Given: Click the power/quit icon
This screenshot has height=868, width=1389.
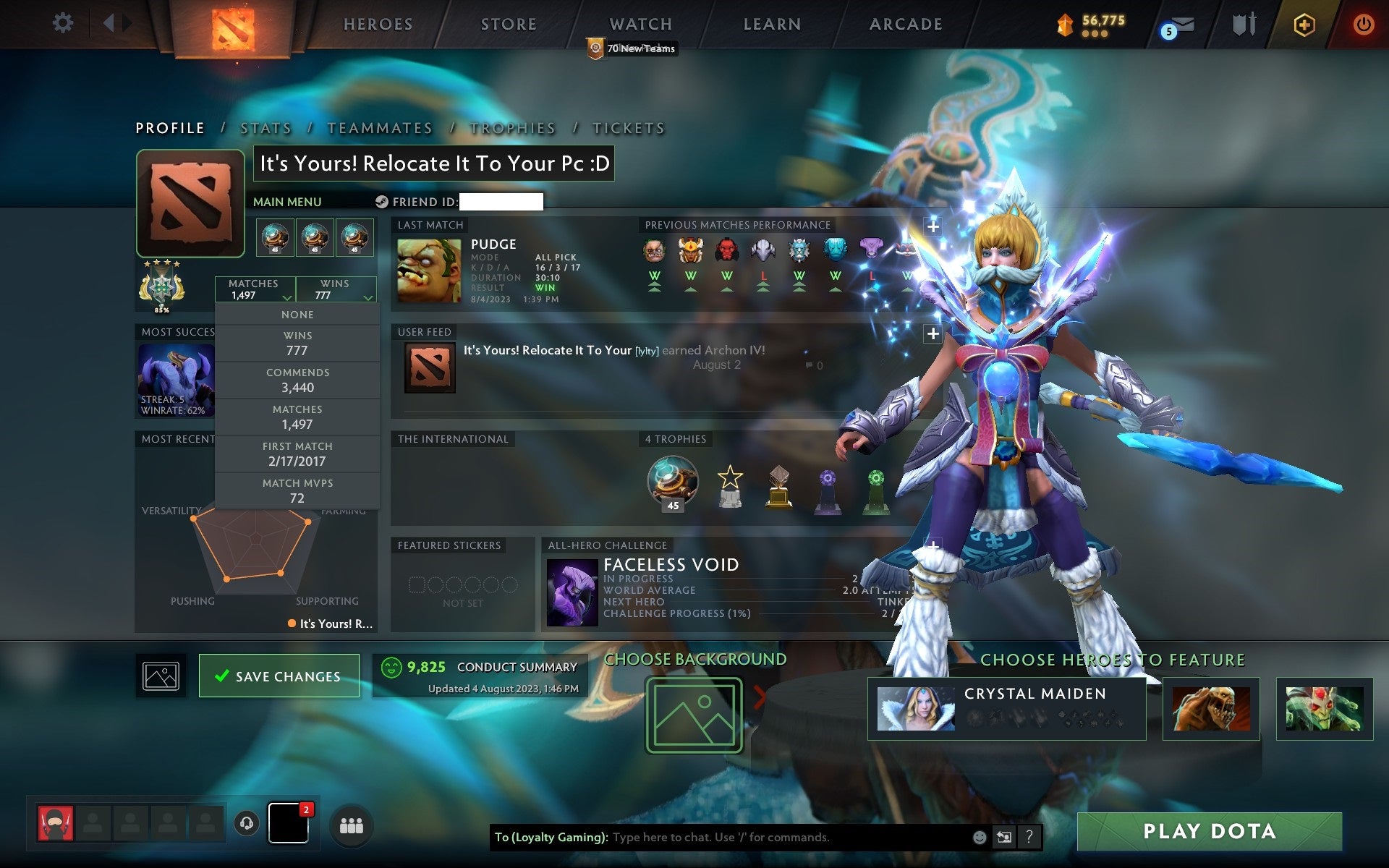Looking at the screenshot, I should coord(1363,23).
